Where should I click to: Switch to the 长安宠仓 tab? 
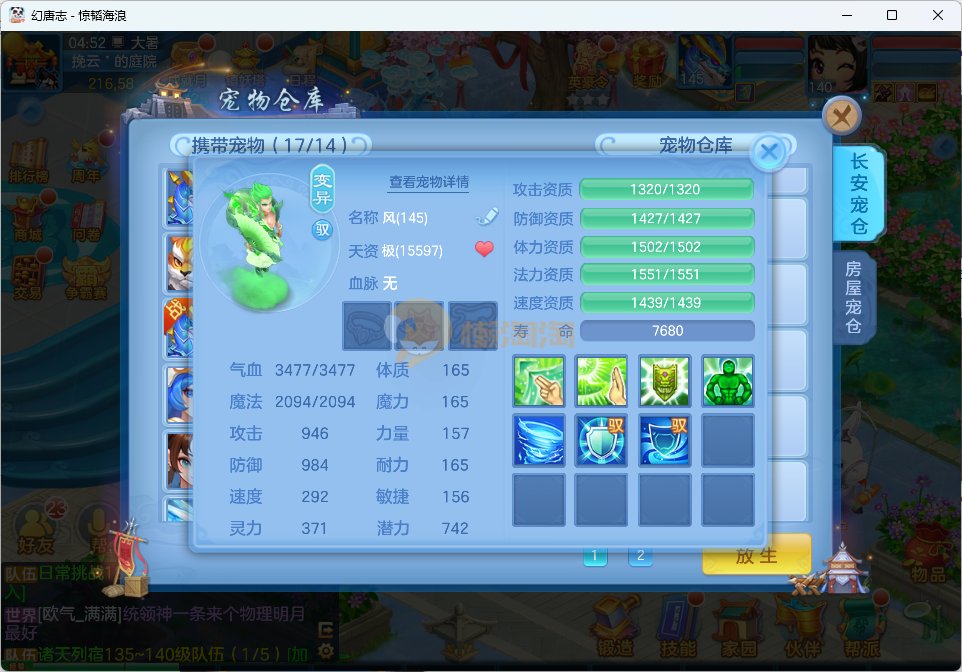[857, 194]
